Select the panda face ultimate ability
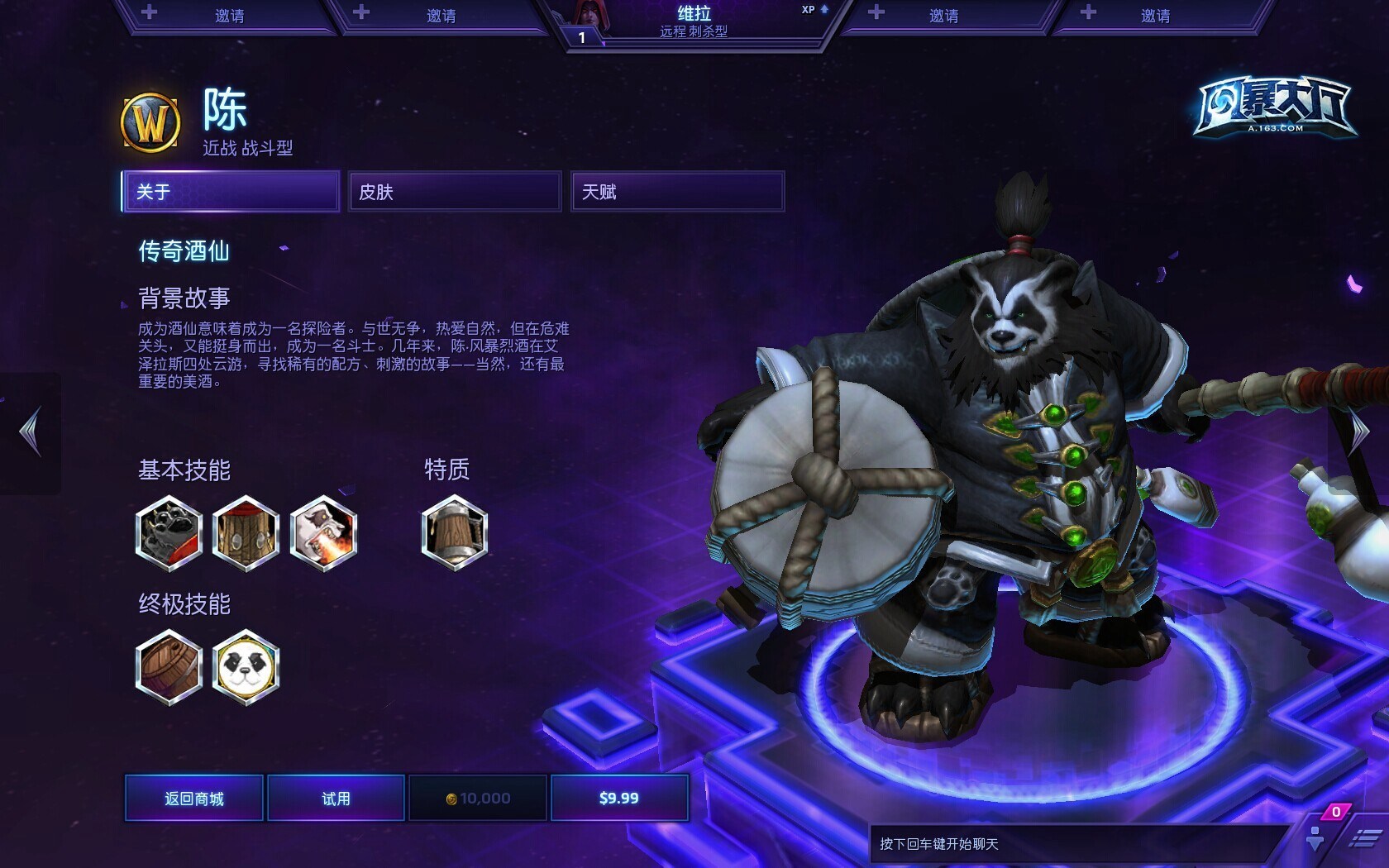 pyautogui.click(x=246, y=666)
